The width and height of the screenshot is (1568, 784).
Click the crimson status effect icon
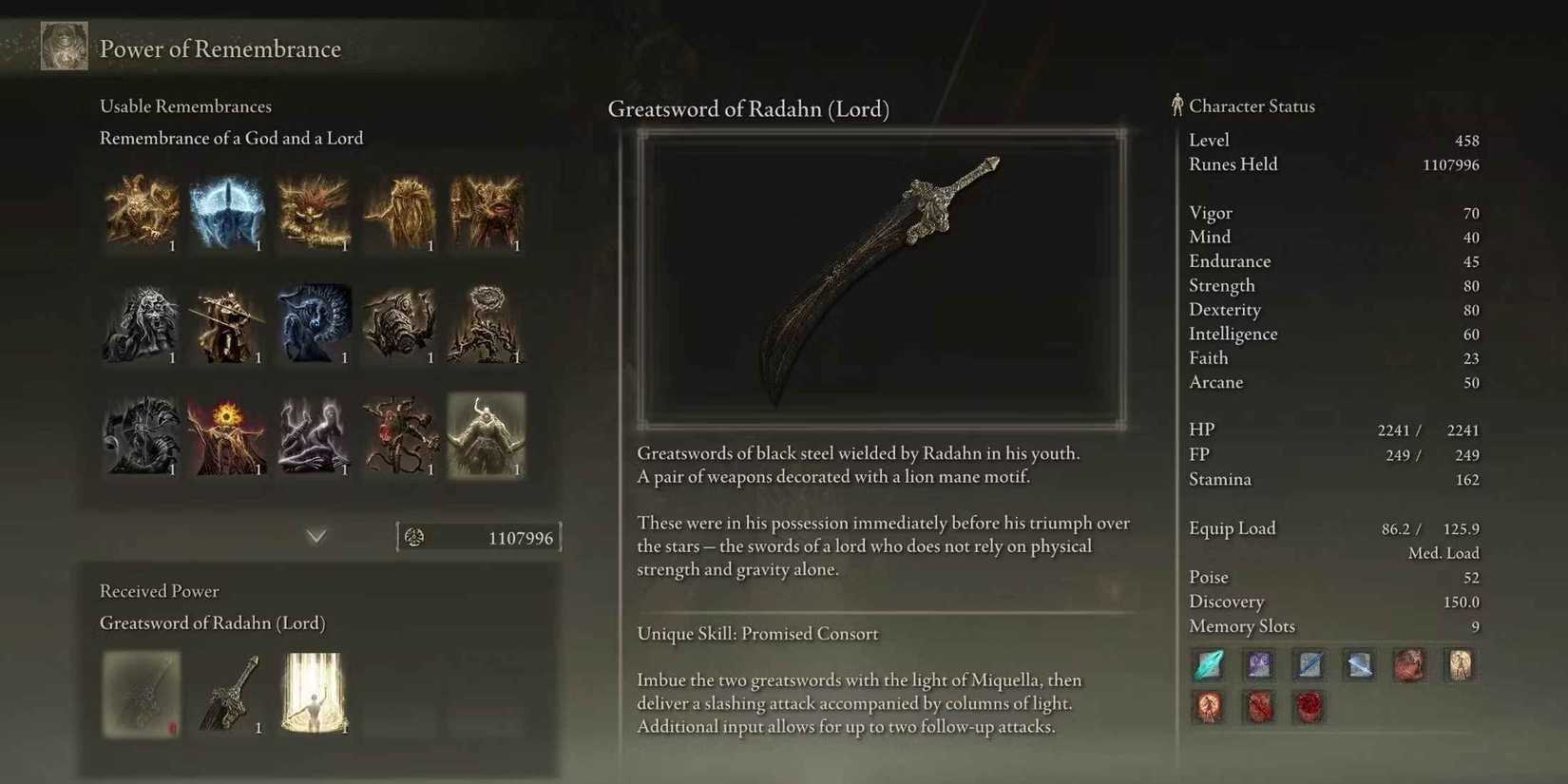point(1409,665)
